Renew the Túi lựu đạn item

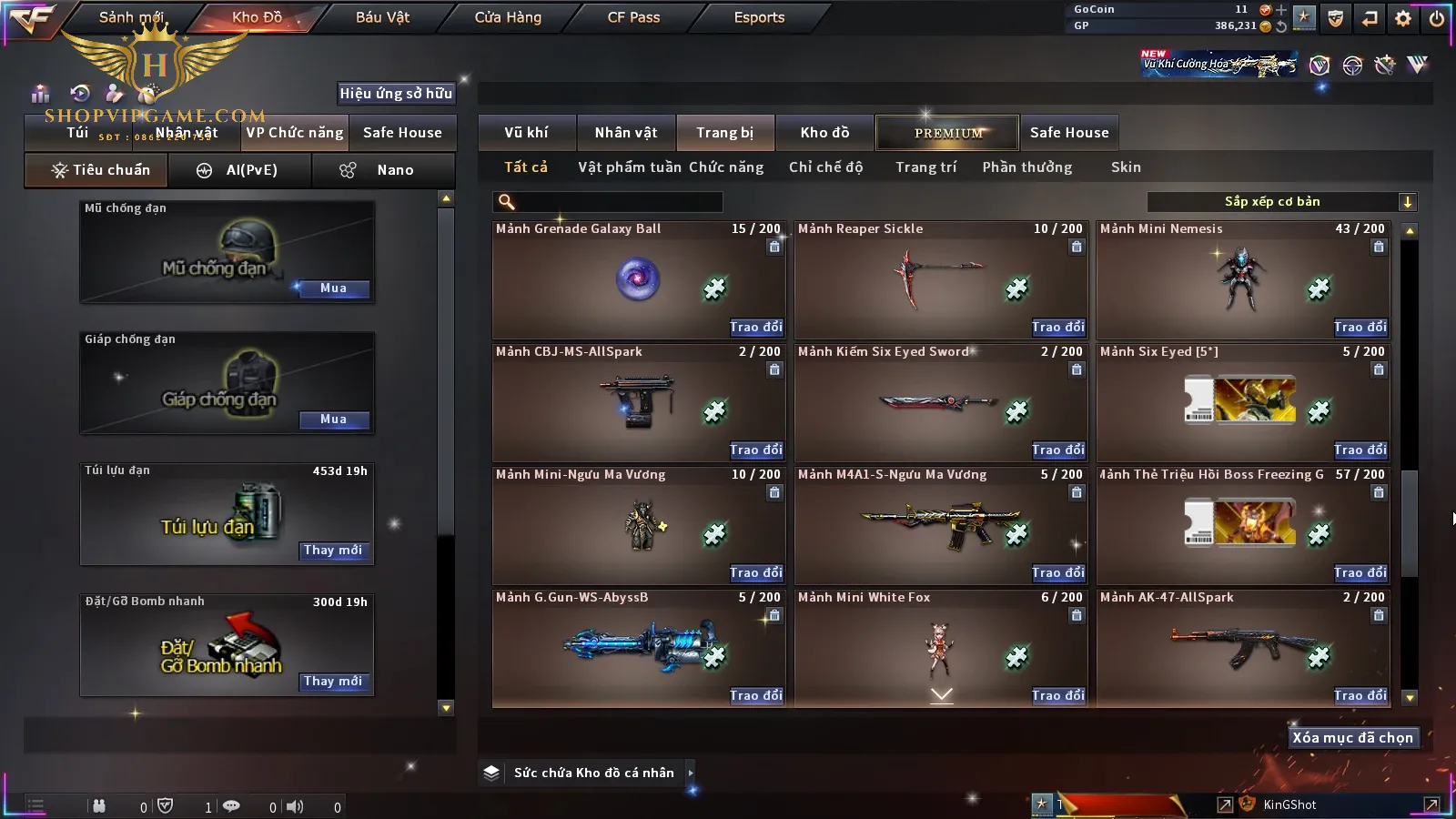(x=333, y=551)
